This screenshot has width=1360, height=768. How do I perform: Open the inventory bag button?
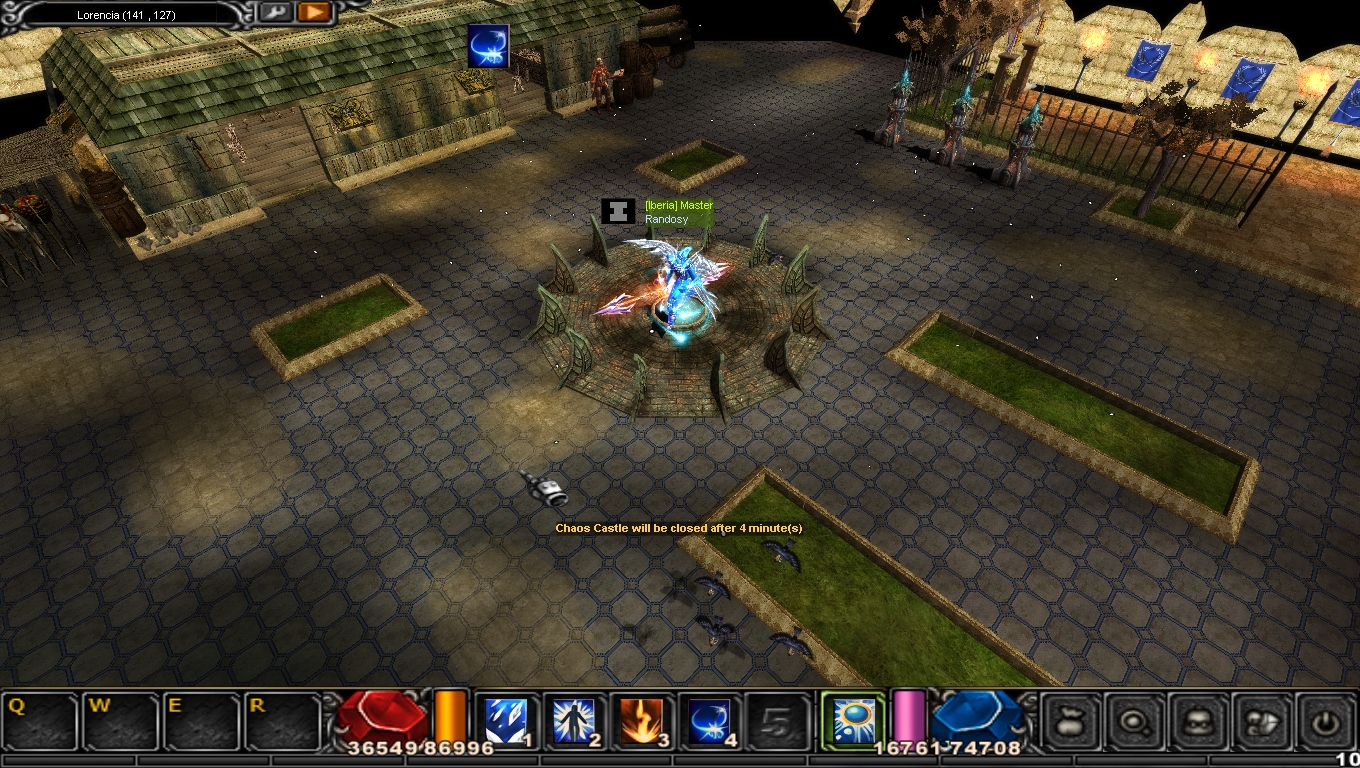pyautogui.click(x=1071, y=721)
